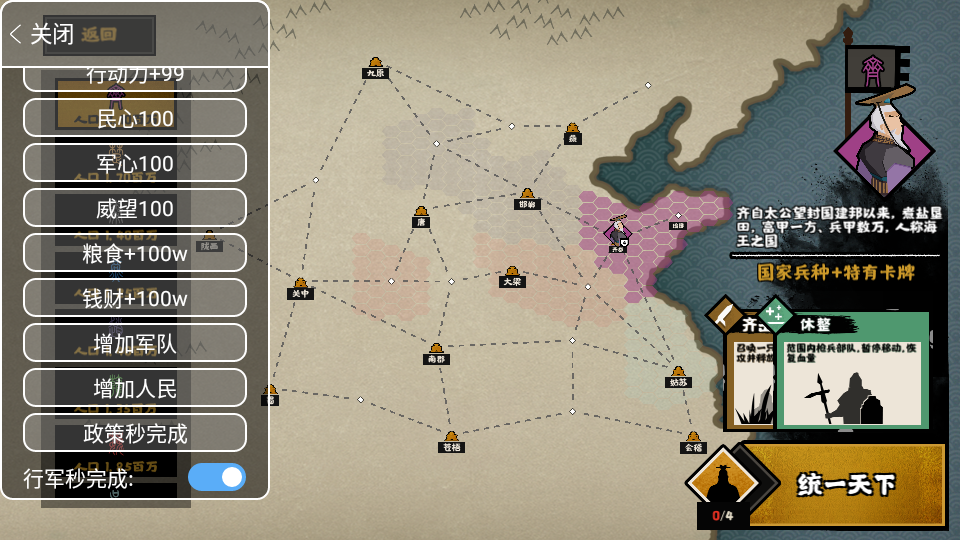Viewport: 960px width, 540px height.
Task: Close the cheat menu panel
Action: coord(43,34)
